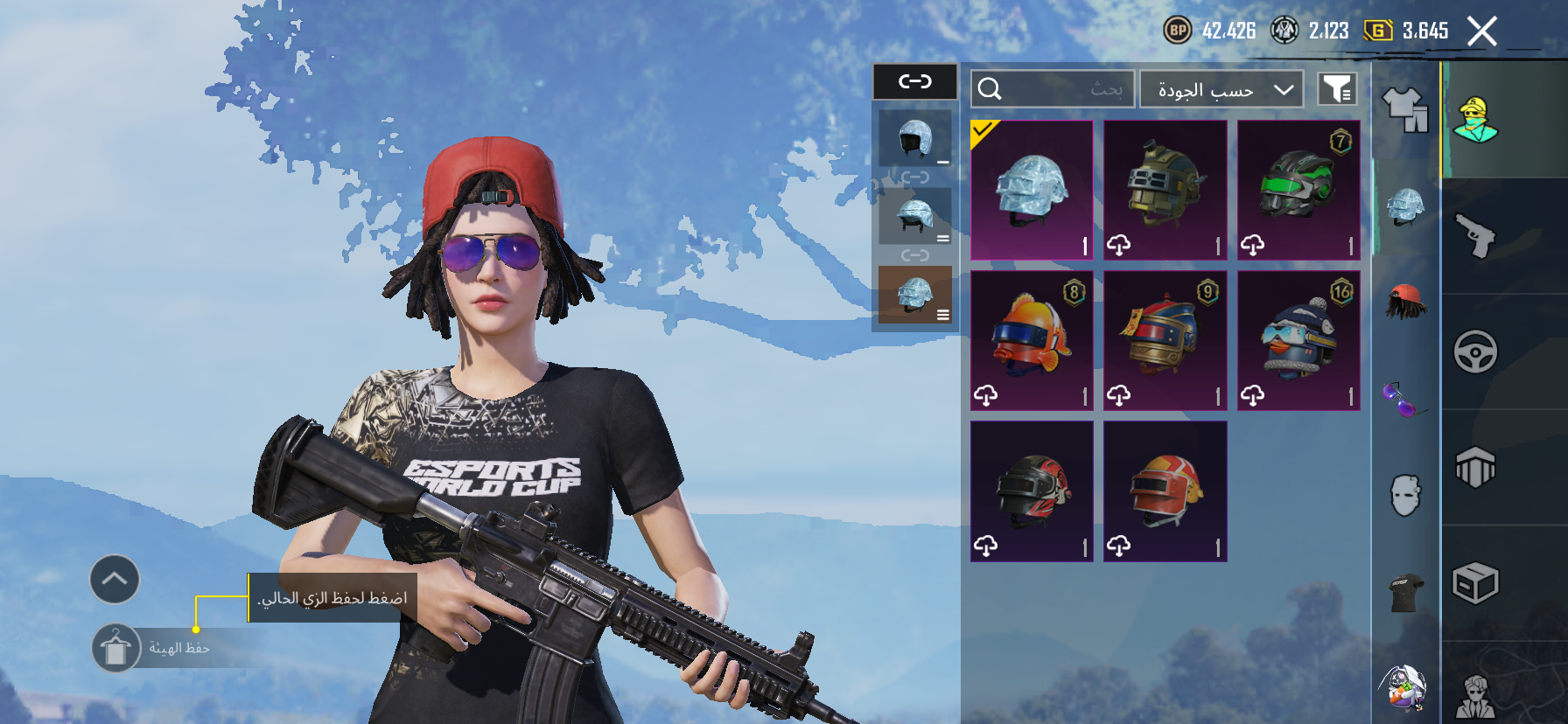Open the face mask slot
The image size is (1568, 724).
1405,496
